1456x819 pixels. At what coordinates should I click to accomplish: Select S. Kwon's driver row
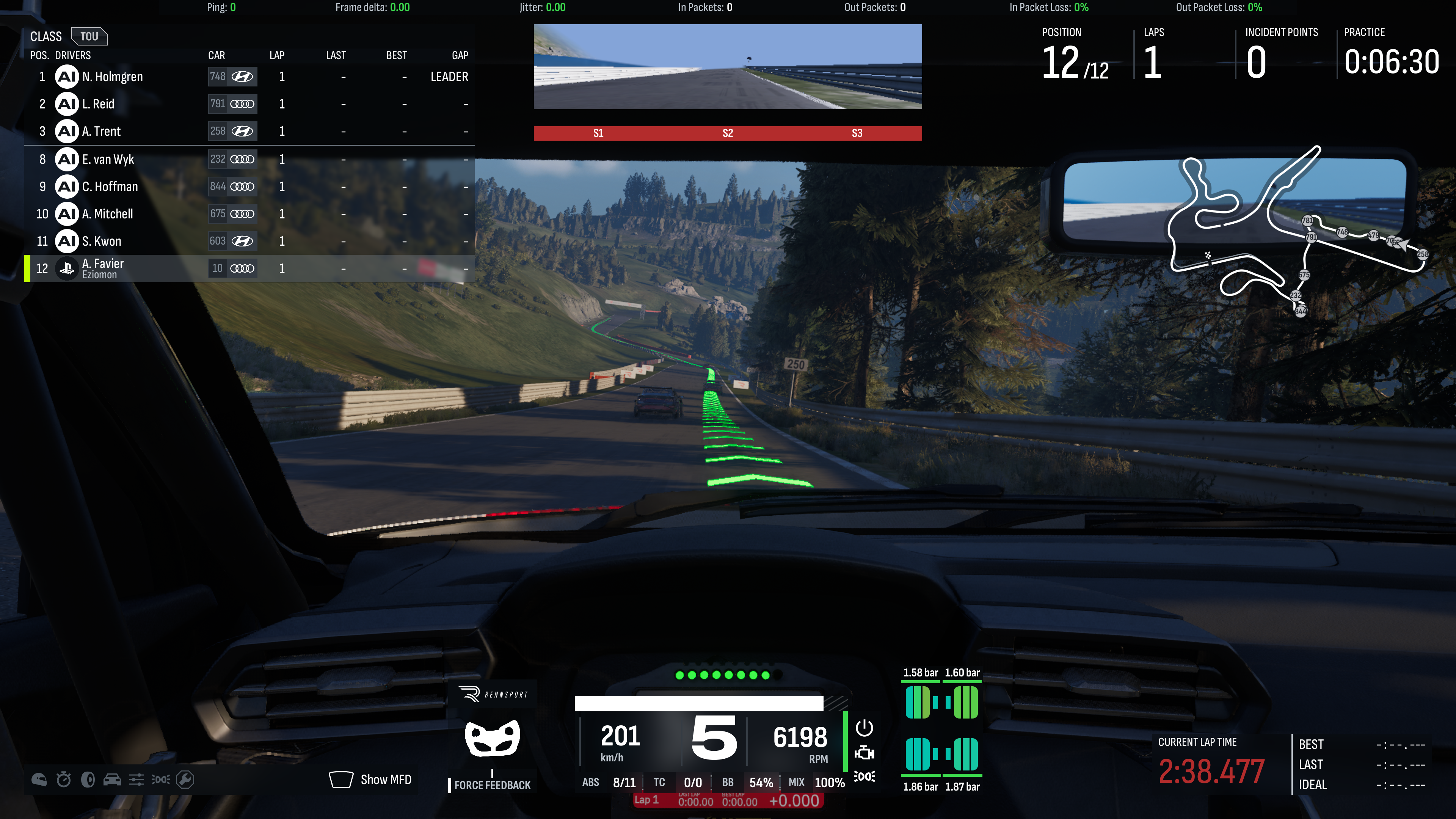249,242
